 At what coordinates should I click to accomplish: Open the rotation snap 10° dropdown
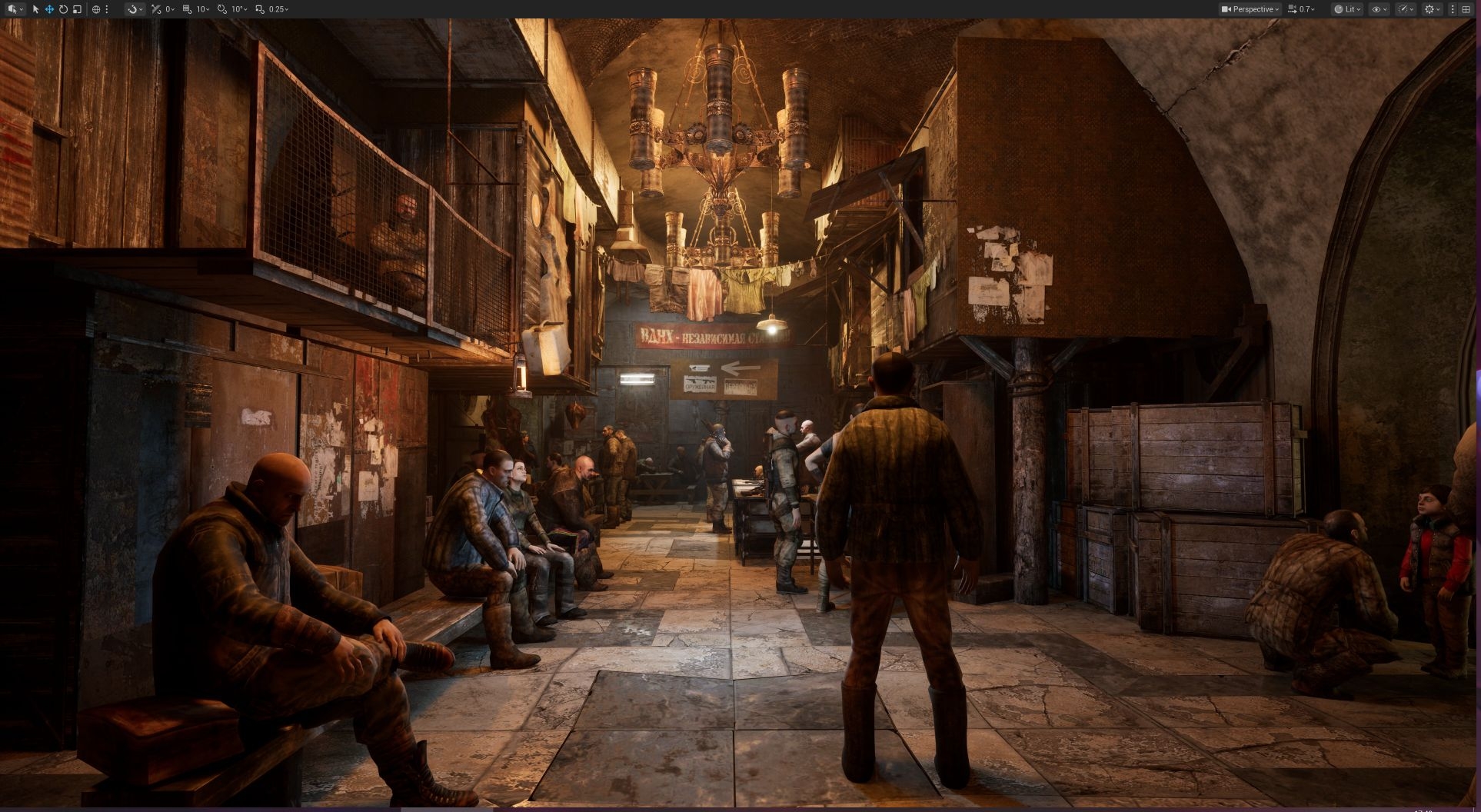(231, 9)
